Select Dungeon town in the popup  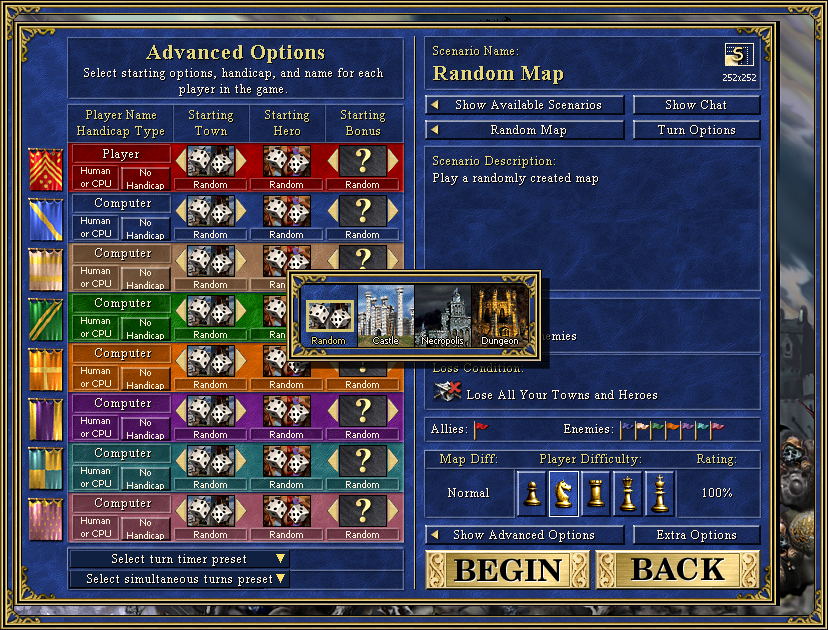click(499, 316)
